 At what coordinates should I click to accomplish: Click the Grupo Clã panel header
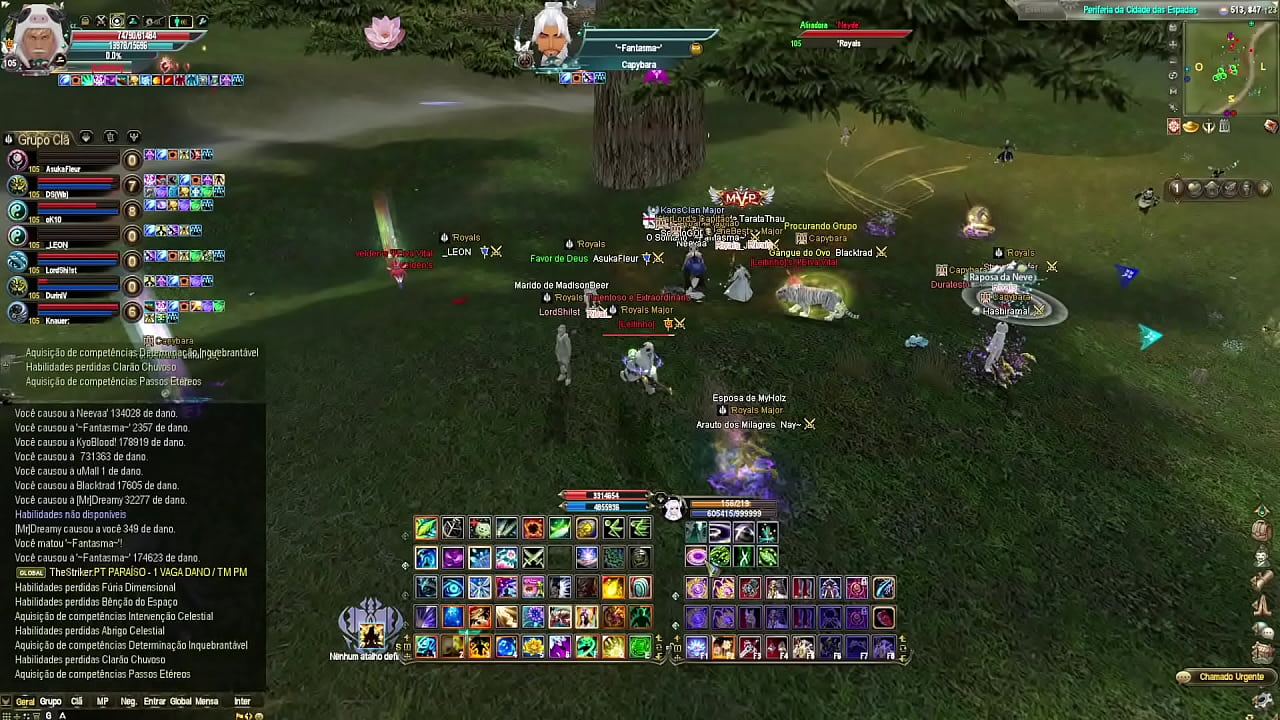[43, 139]
